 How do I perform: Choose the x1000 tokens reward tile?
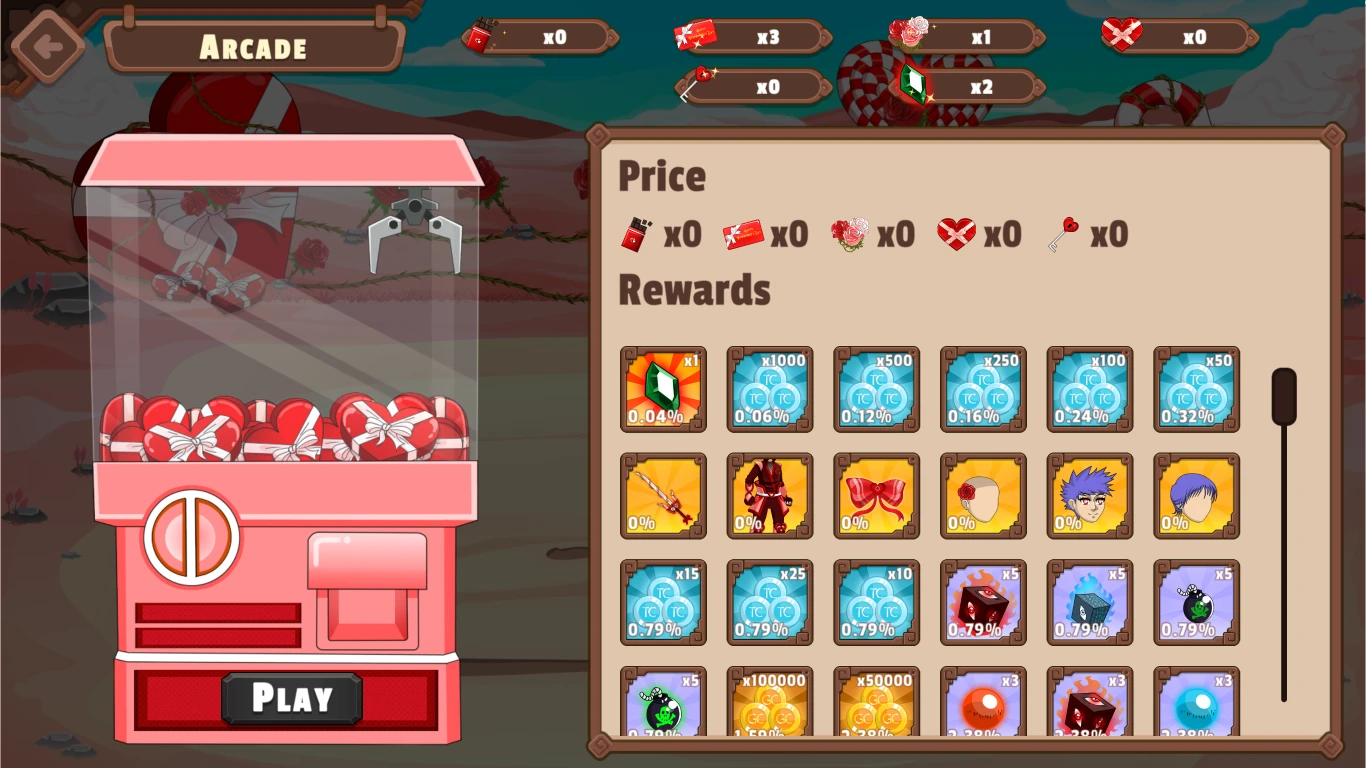(770, 389)
